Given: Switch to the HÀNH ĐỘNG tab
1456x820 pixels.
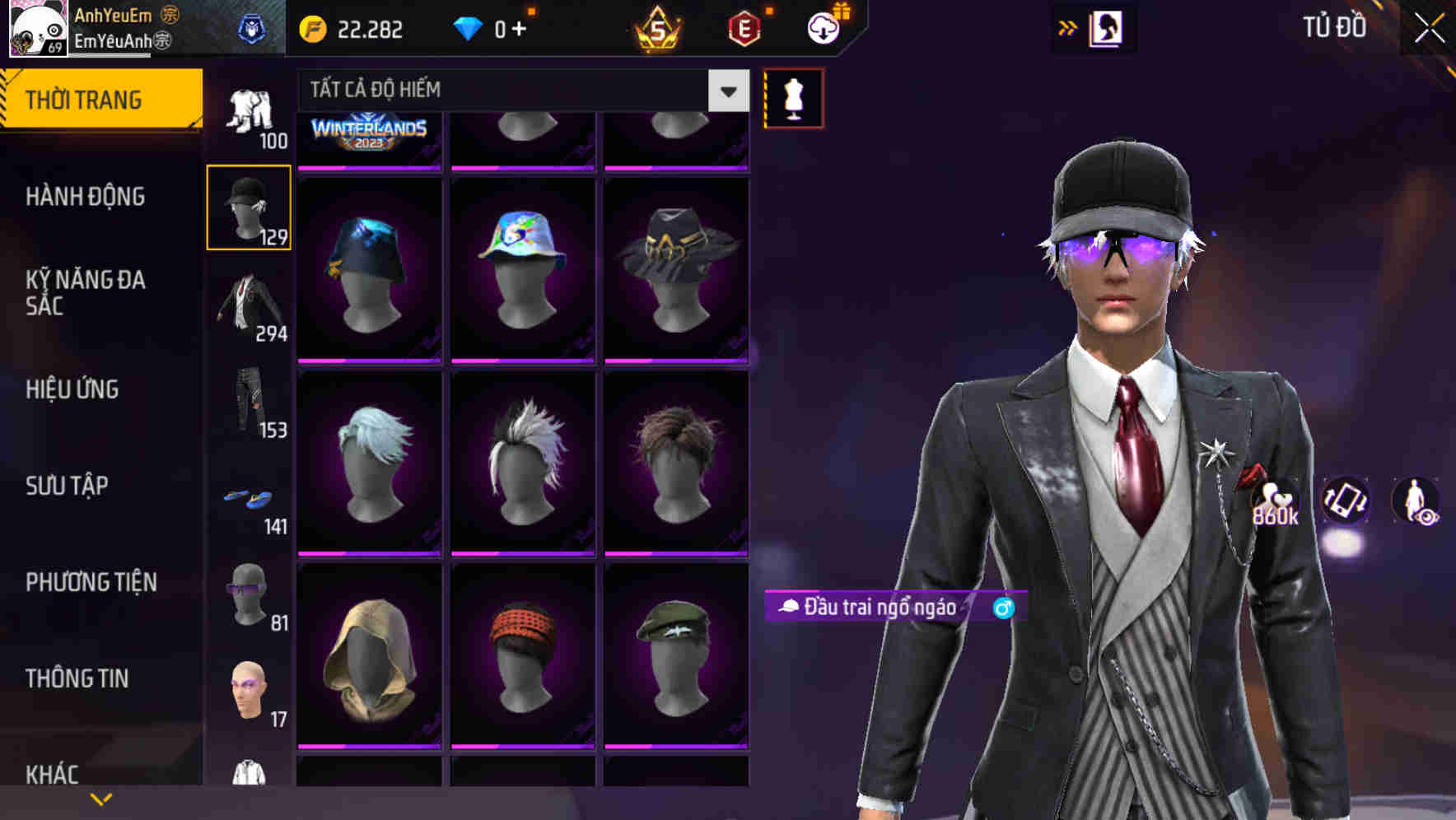Looking at the screenshot, I should coord(86,196).
